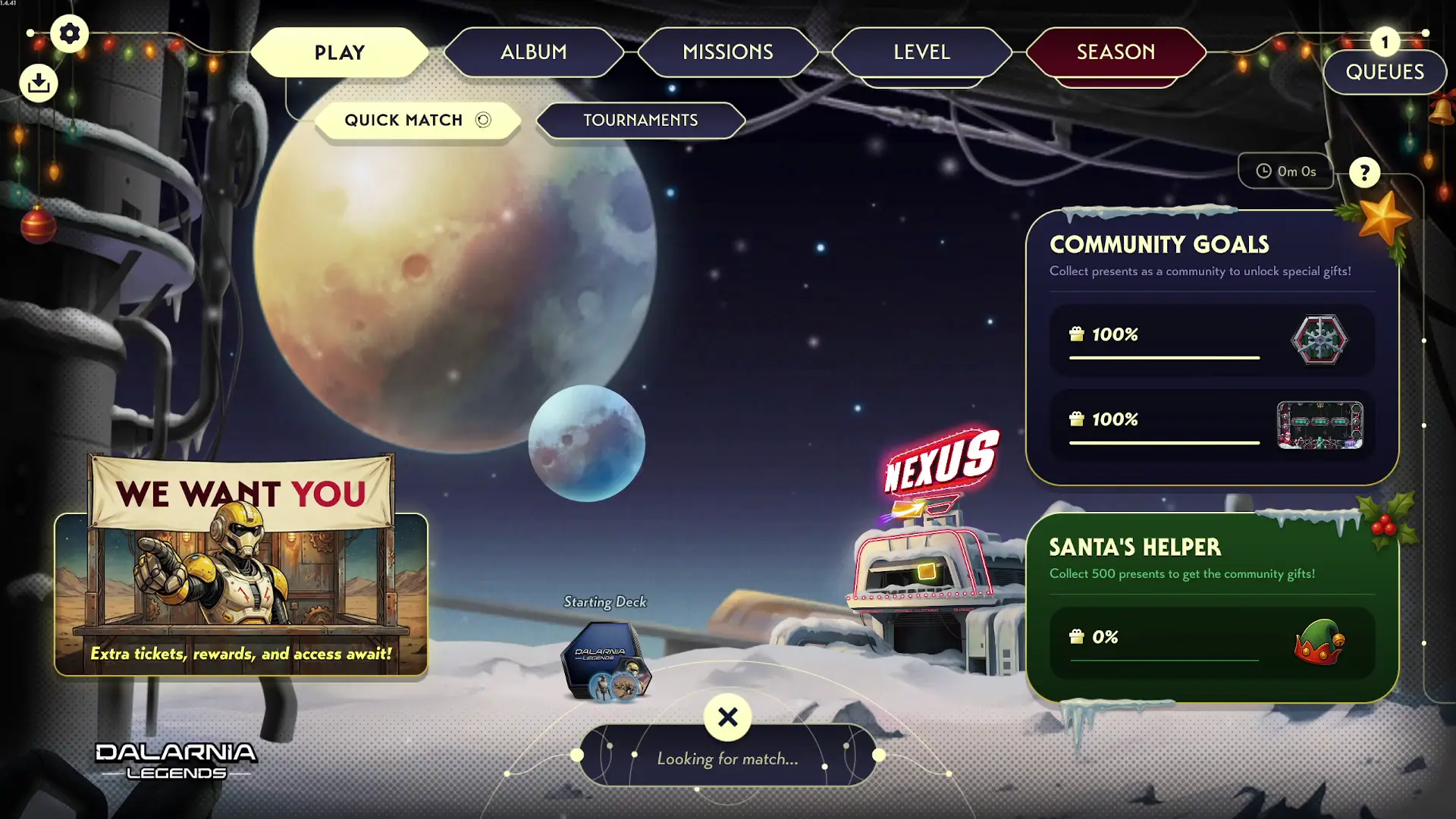Select the MISSIONS menu item
Viewport: 1456px width, 819px height.
[728, 52]
